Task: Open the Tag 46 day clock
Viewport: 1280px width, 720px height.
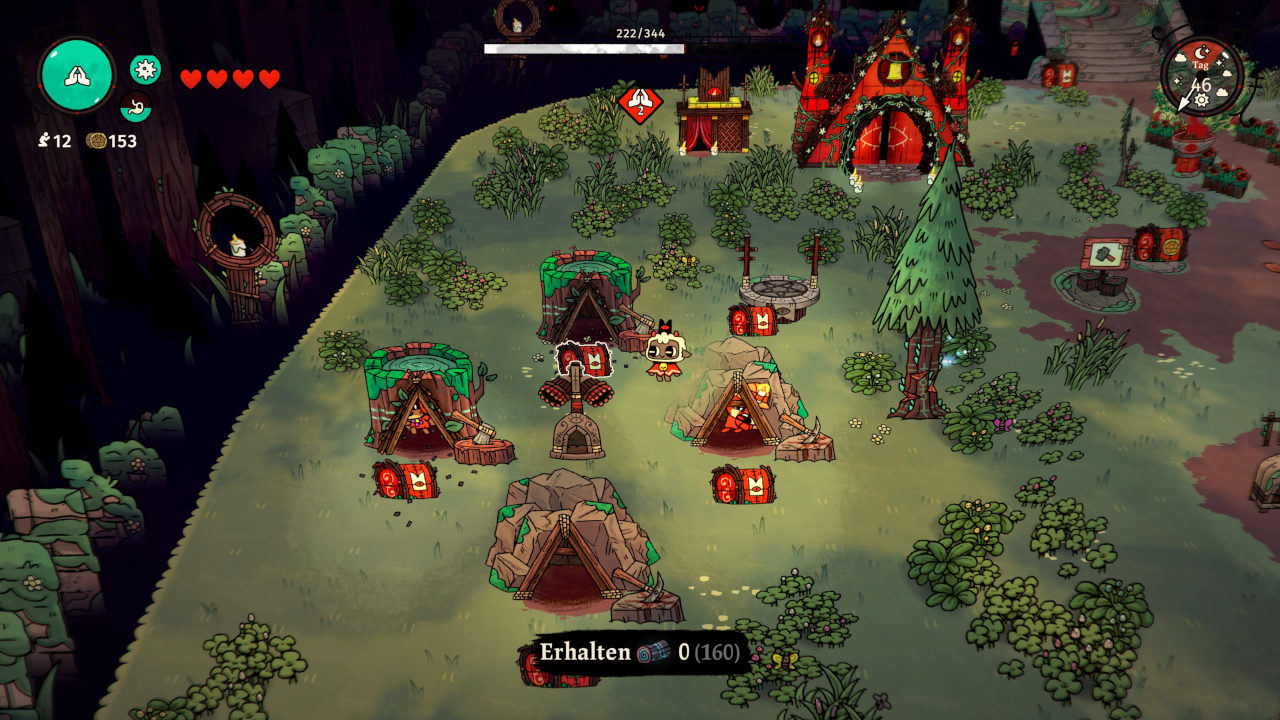Action: (1202, 78)
